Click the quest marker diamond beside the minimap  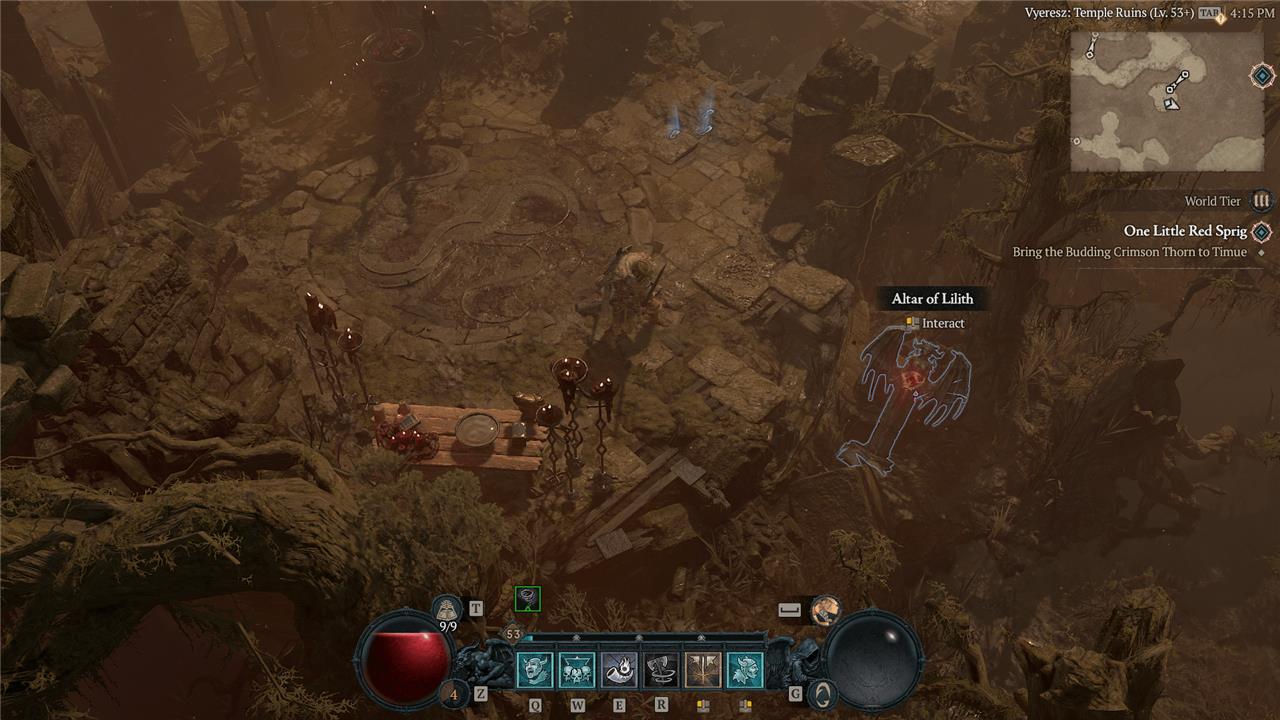click(x=1262, y=76)
